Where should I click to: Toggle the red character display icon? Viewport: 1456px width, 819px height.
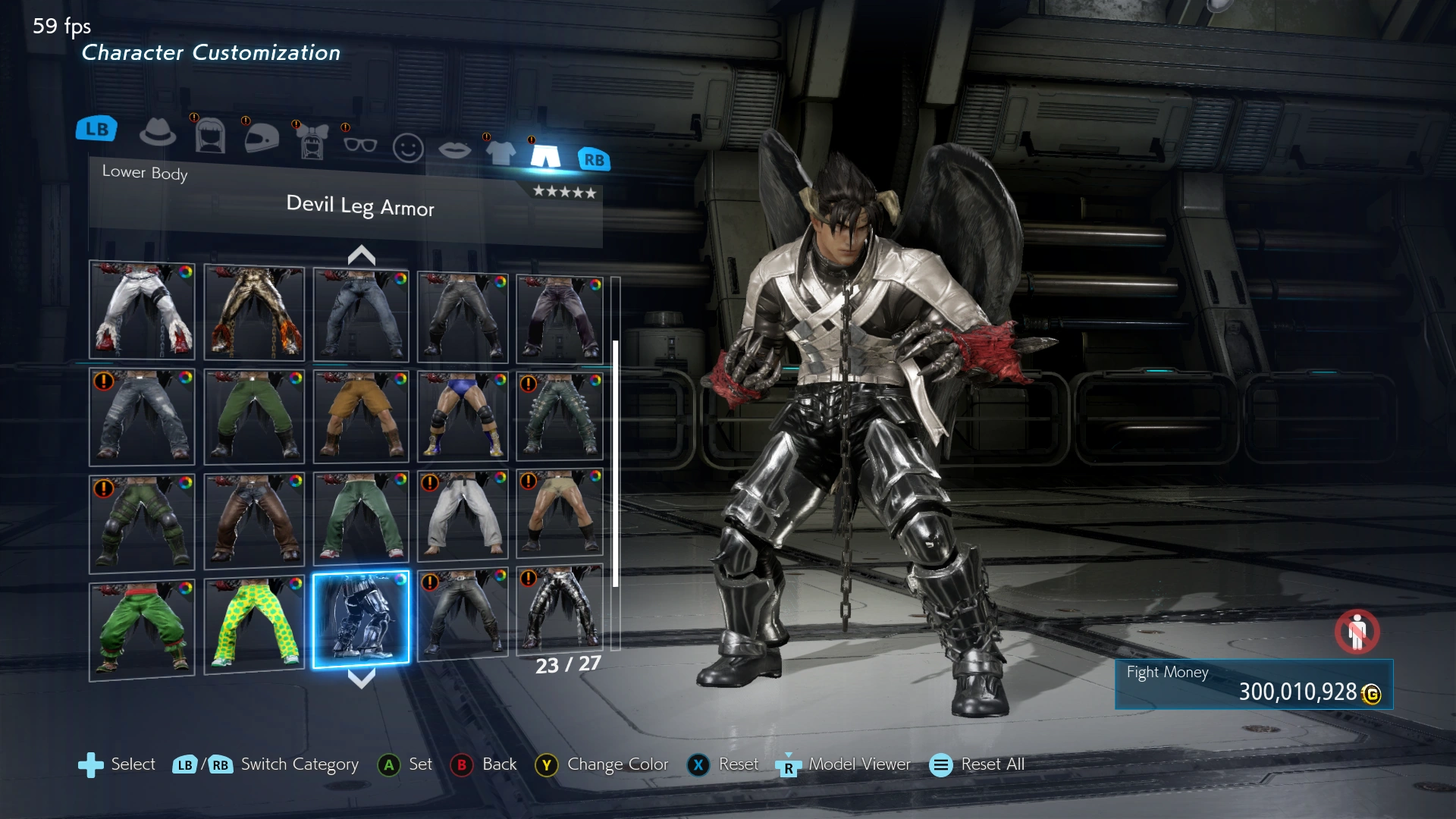pyautogui.click(x=1357, y=631)
